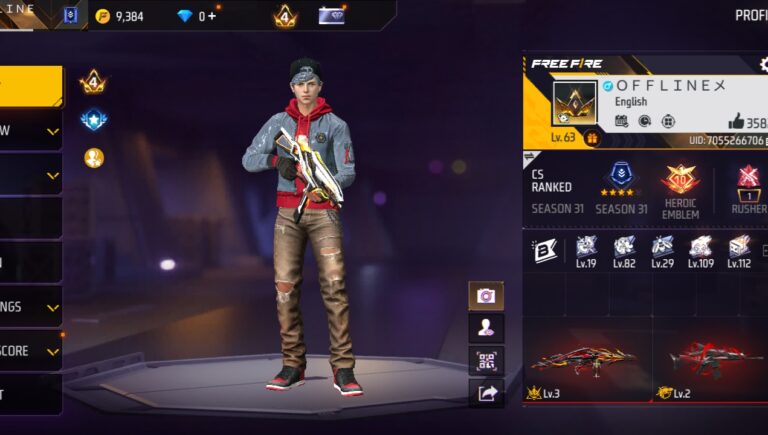Show the profile QR code
Image resolution: width=768 pixels, height=435 pixels.
point(486,360)
